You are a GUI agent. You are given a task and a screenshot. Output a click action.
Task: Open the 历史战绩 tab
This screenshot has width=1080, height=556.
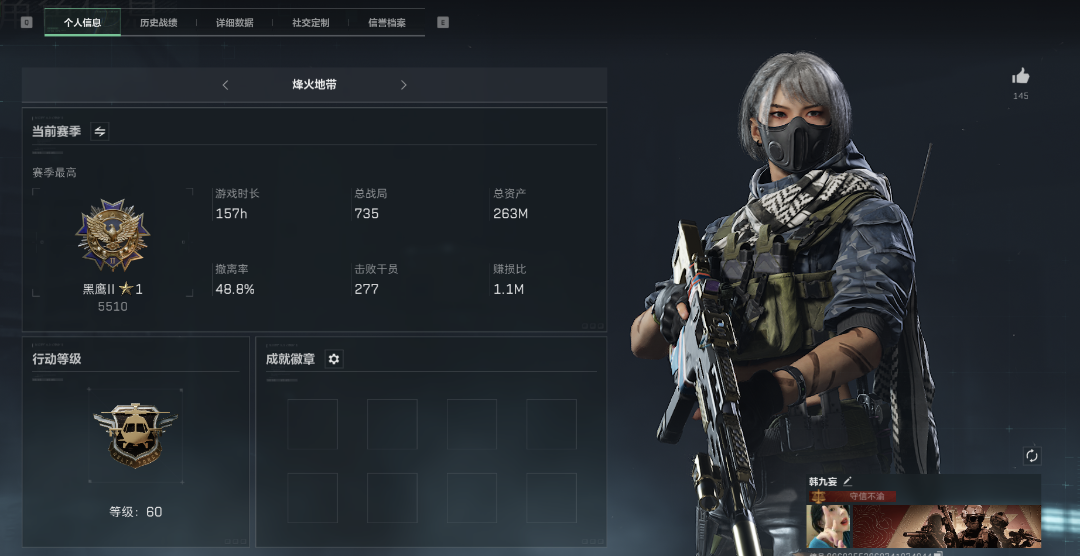(x=158, y=22)
